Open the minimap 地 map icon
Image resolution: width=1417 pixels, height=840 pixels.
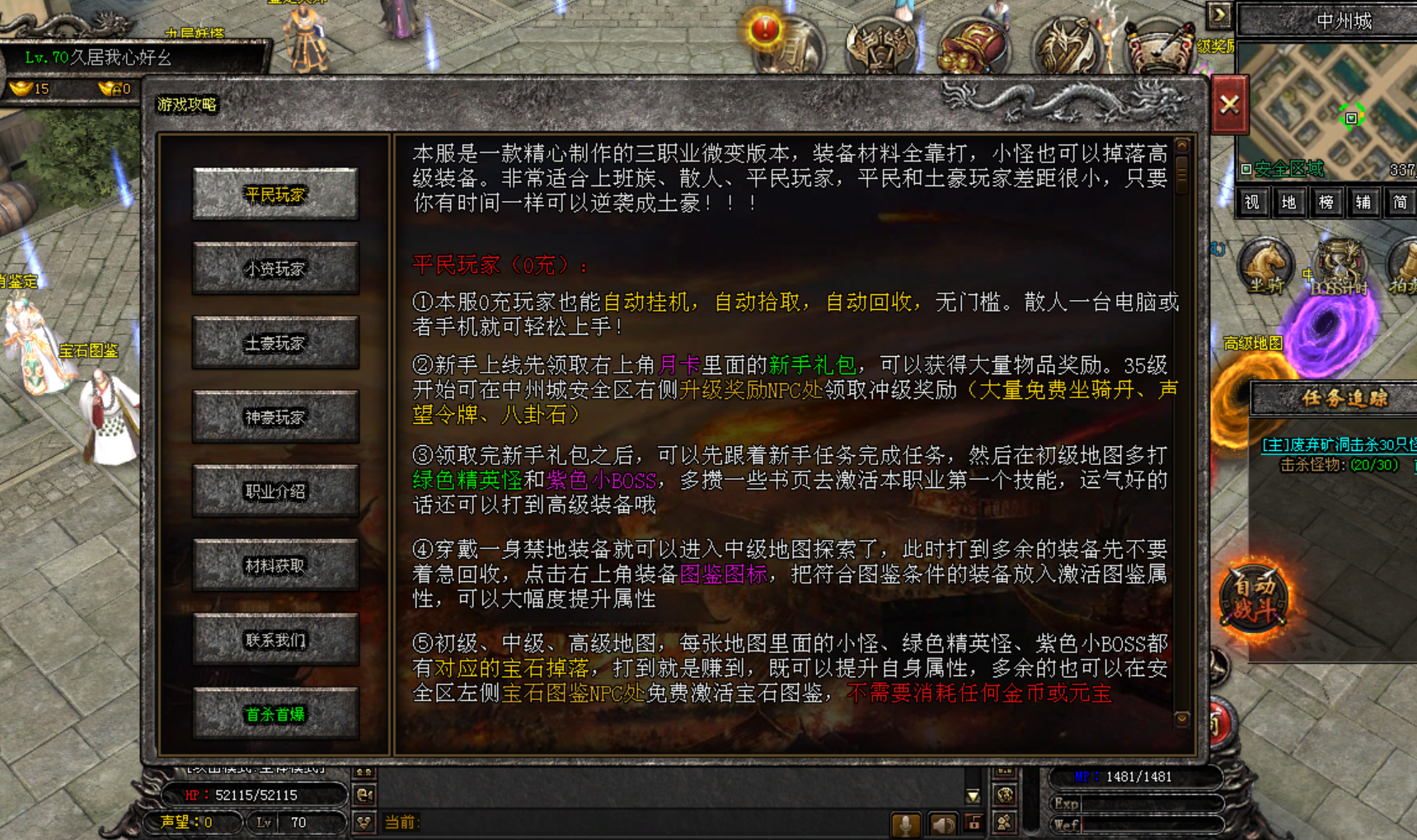point(1289,202)
